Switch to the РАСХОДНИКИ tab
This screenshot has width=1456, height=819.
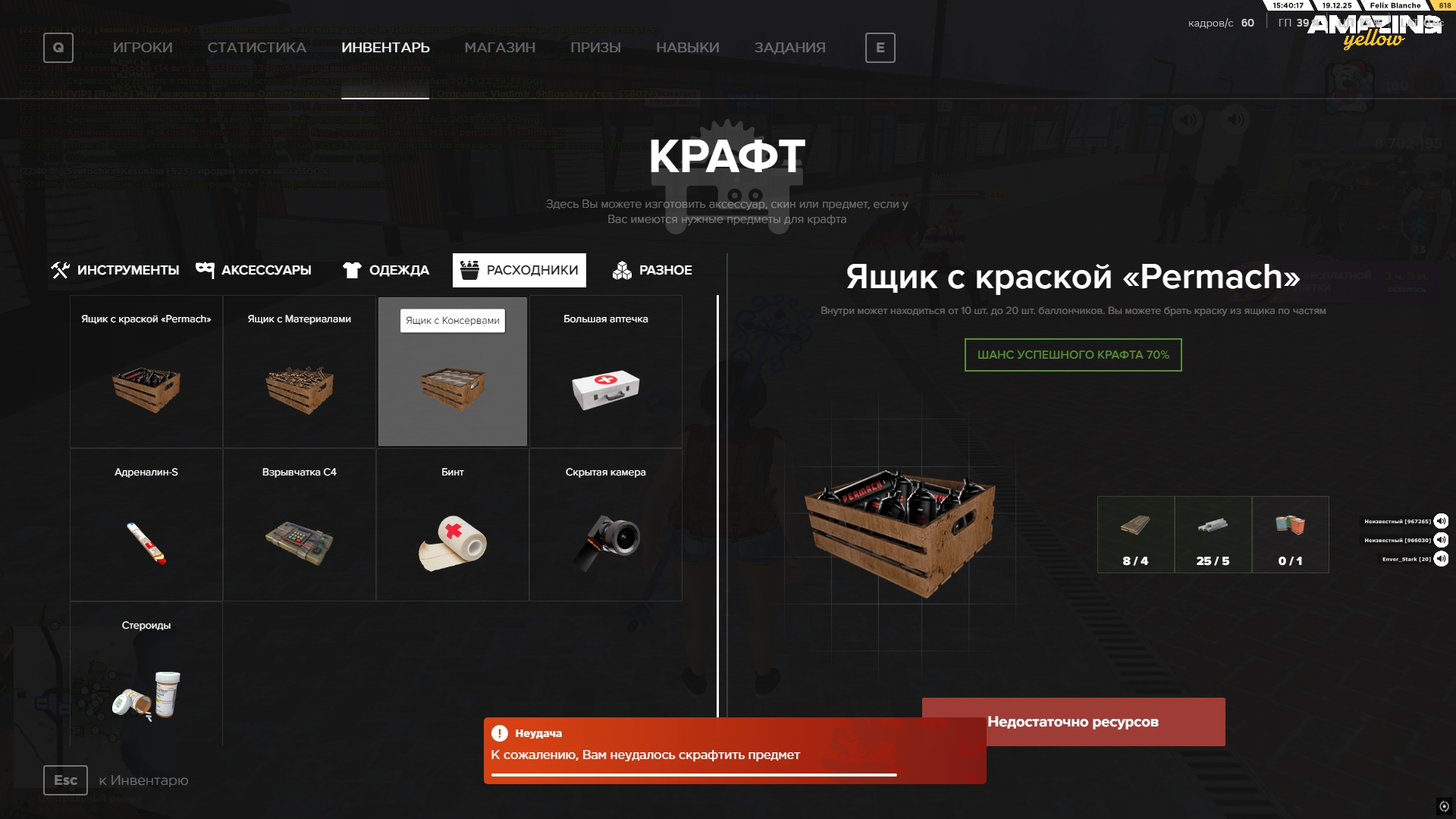pos(519,269)
